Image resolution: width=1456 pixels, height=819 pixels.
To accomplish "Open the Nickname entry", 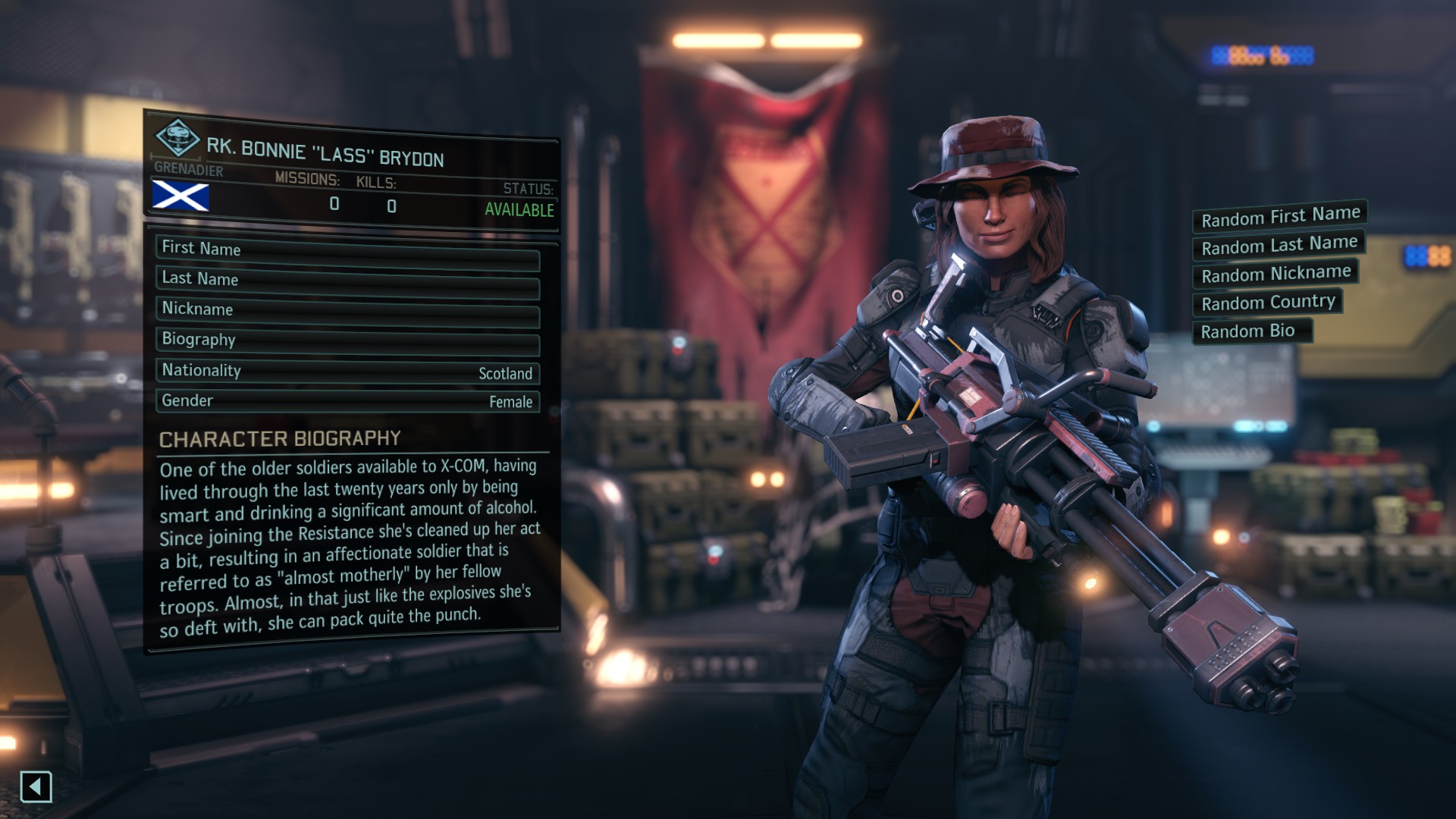I will (x=347, y=311).
